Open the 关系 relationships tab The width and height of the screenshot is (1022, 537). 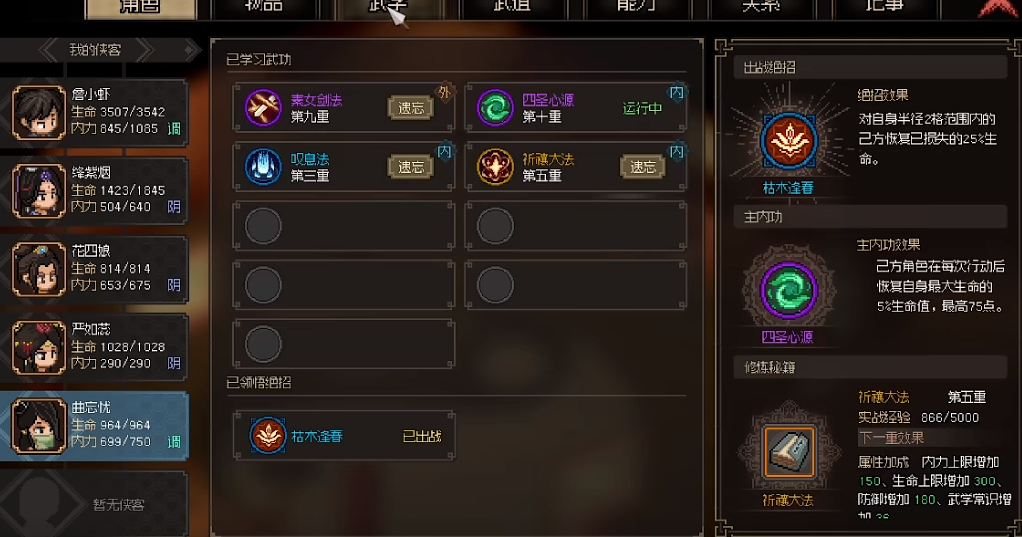[768, 8]
